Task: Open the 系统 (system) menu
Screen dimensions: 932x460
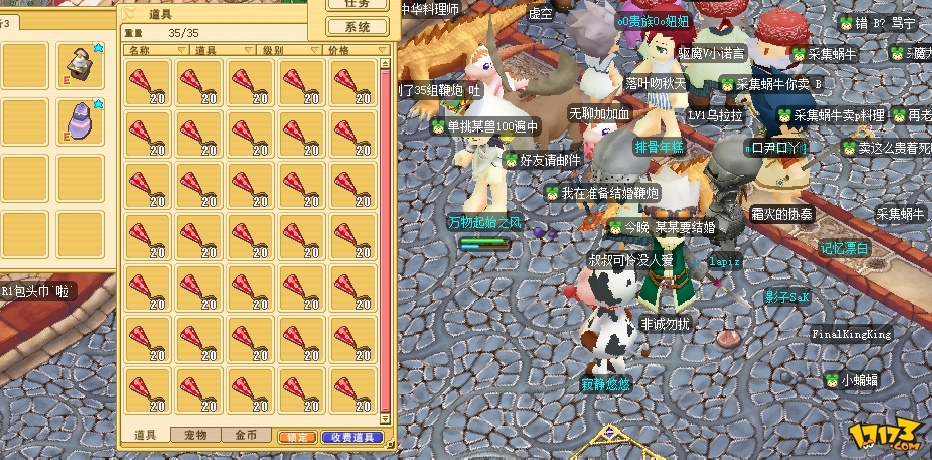Action: coord(358,27)
